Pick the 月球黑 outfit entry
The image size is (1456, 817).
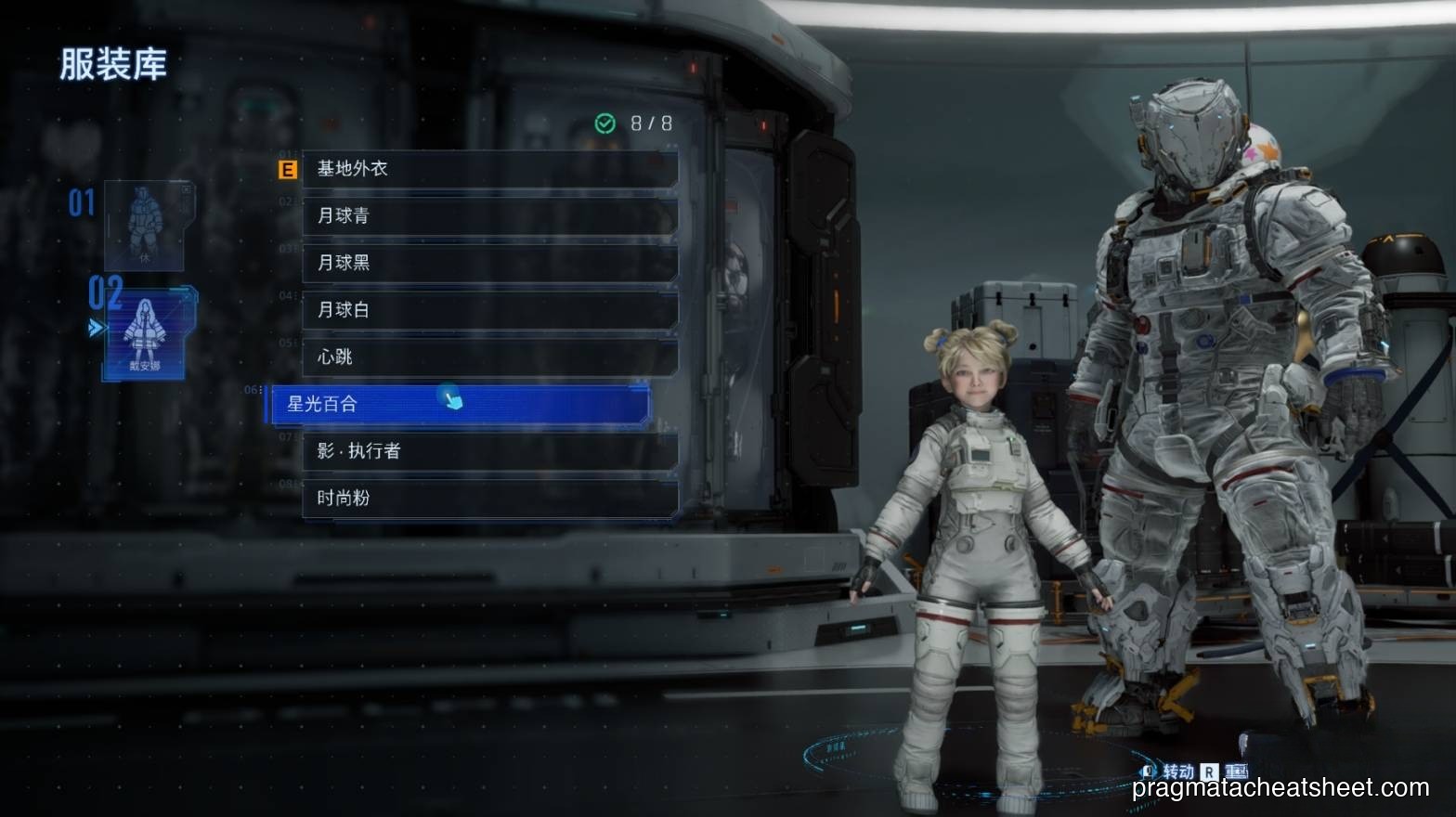[x=489, y=263]
